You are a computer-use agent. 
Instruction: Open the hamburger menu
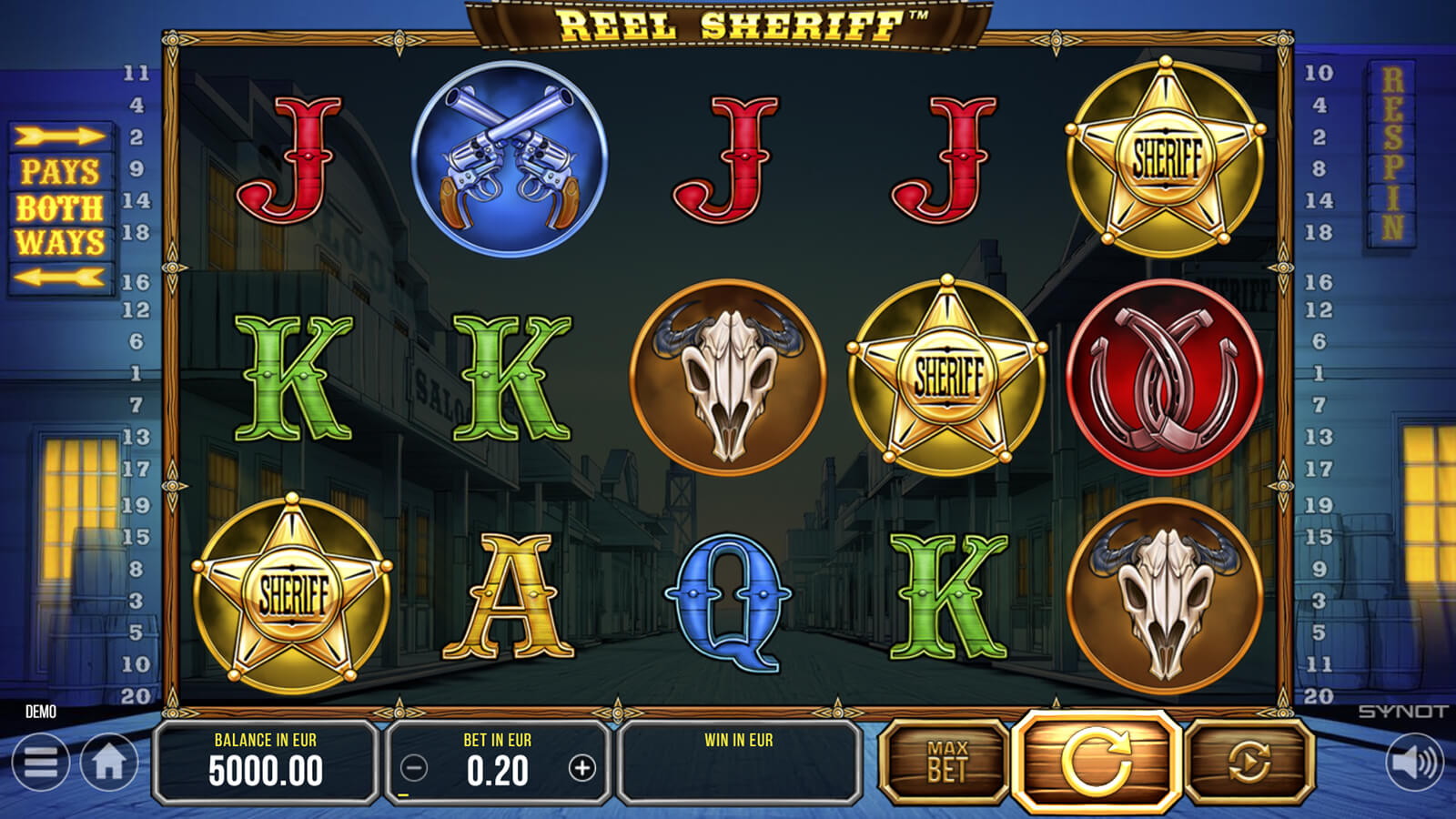pyautogui.click(x=41, y=762)
